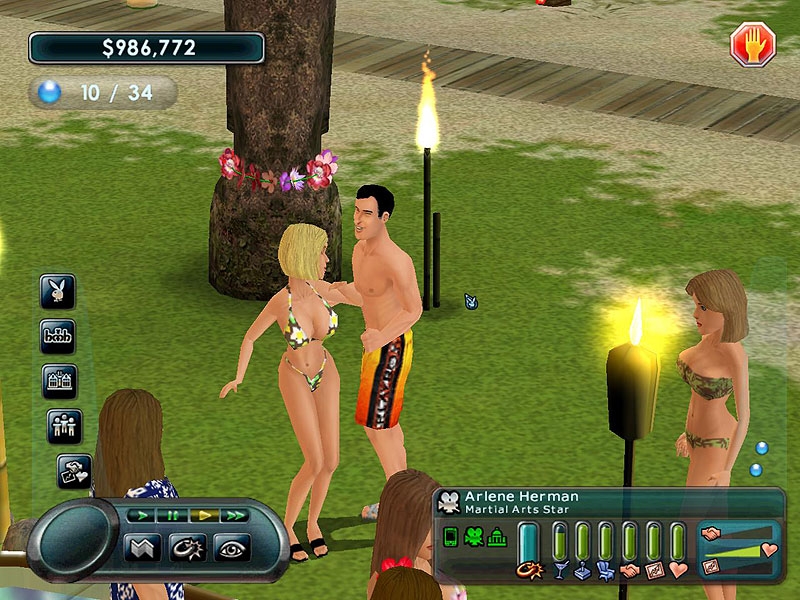Switch to fastest double-arrow speed

tap(235, 515)
